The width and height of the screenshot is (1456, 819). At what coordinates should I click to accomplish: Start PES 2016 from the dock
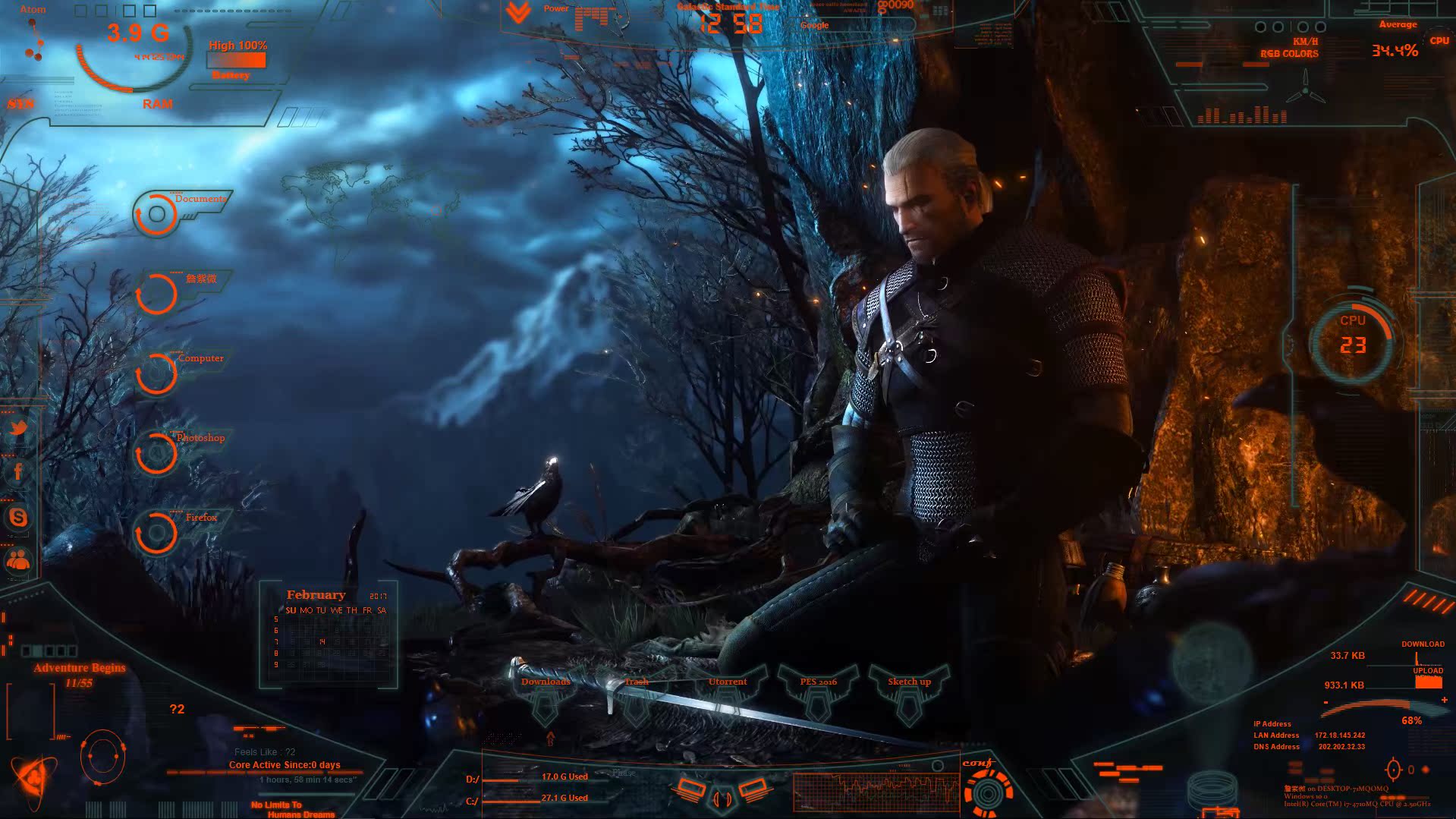pos(818,695)
